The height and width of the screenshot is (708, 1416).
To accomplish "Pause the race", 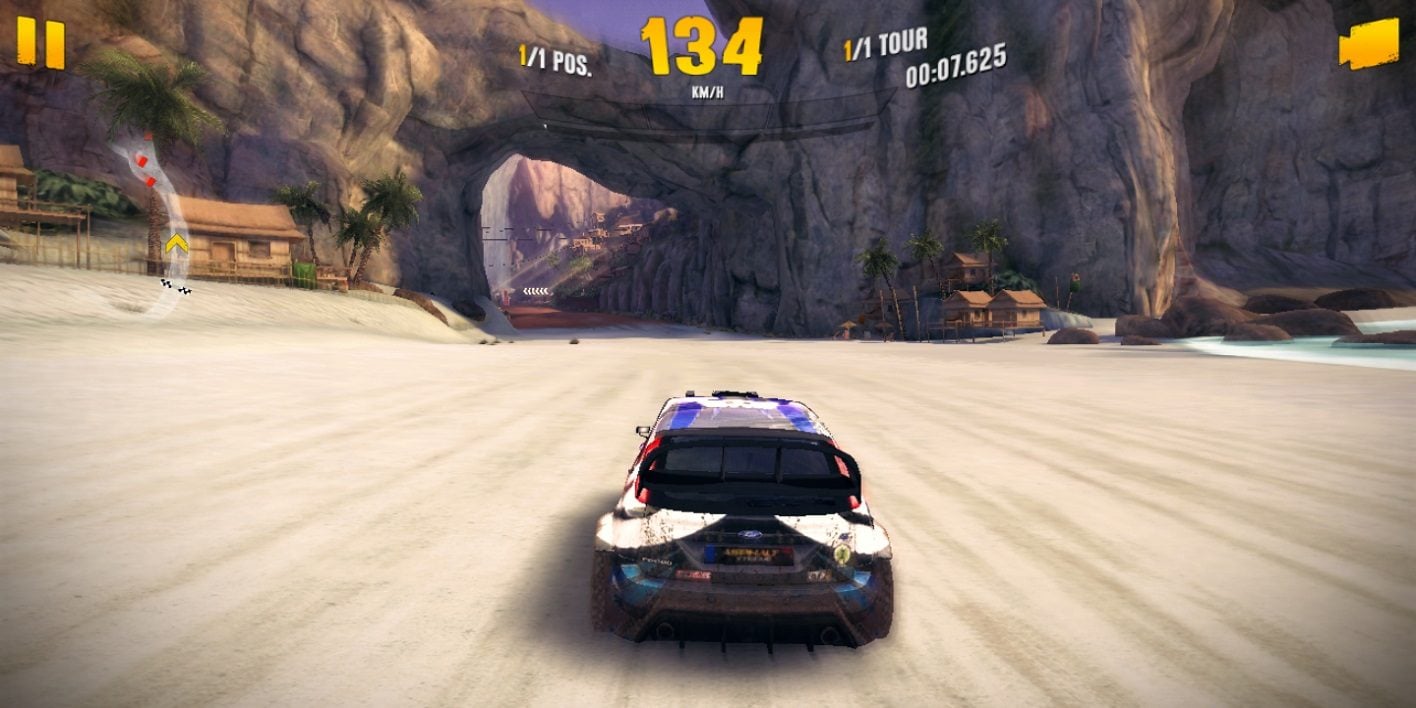I will point(41,44).
